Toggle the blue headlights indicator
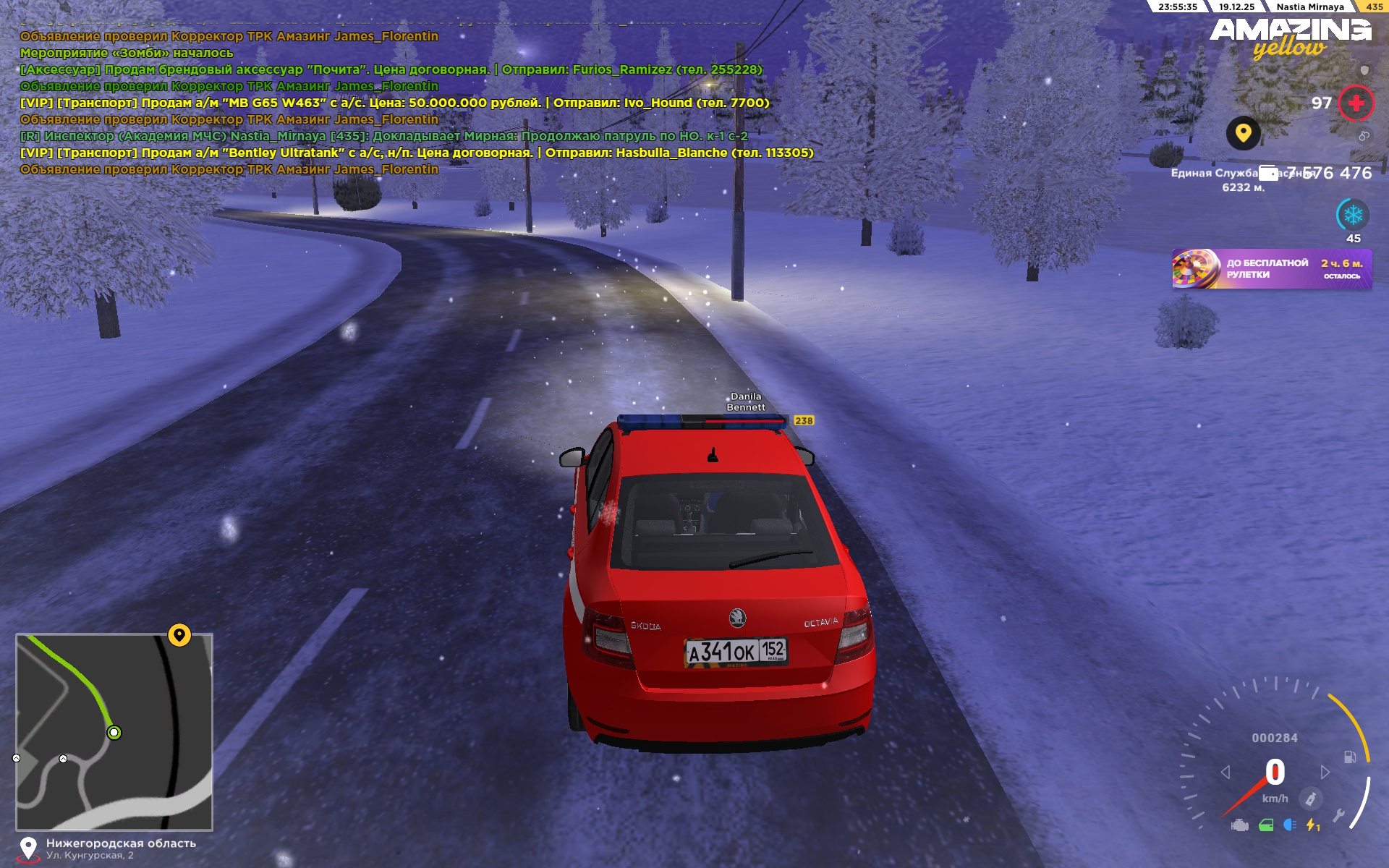Image resolution: width=1389 pixels, height=868 pixels. 1289,825
